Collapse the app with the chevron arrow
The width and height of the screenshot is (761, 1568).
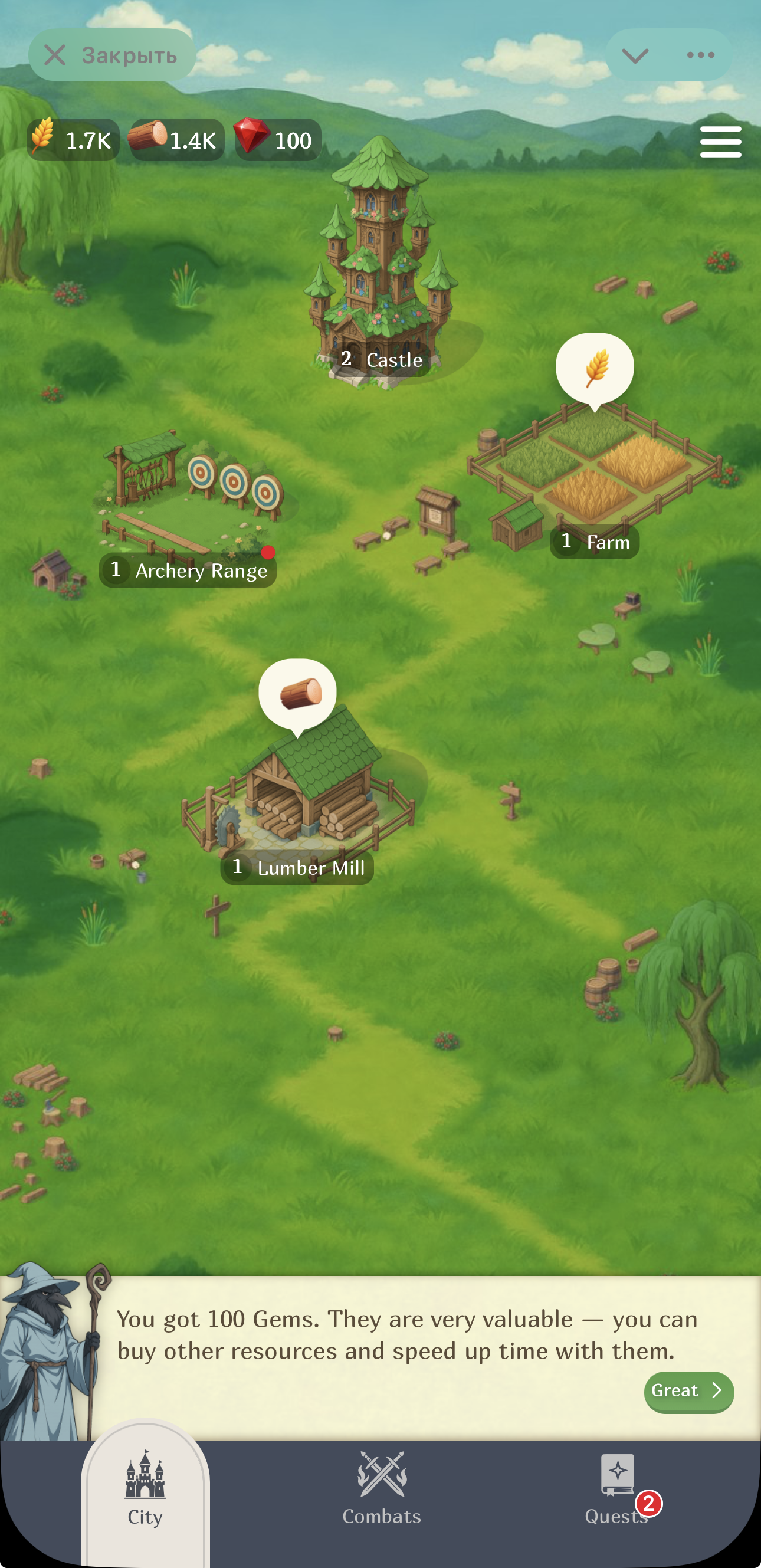click(x=635, y=54)
